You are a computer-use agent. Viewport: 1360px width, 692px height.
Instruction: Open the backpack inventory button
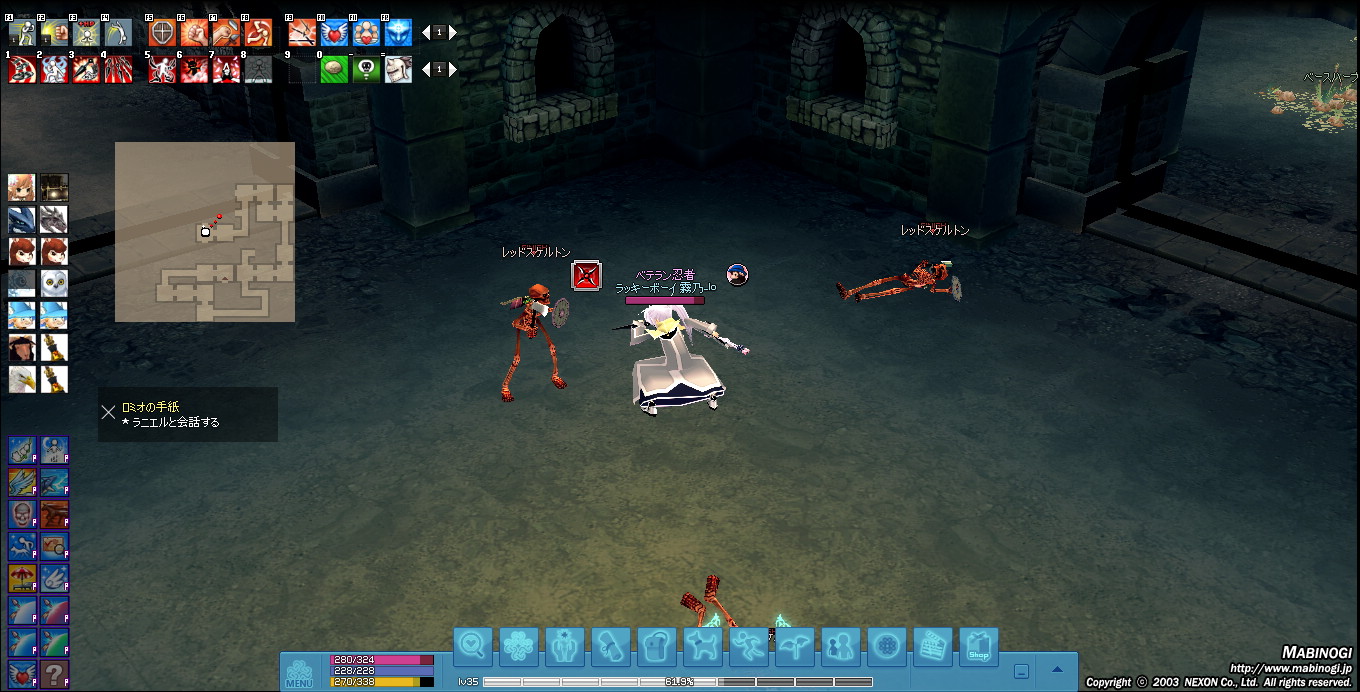(656, 647)
